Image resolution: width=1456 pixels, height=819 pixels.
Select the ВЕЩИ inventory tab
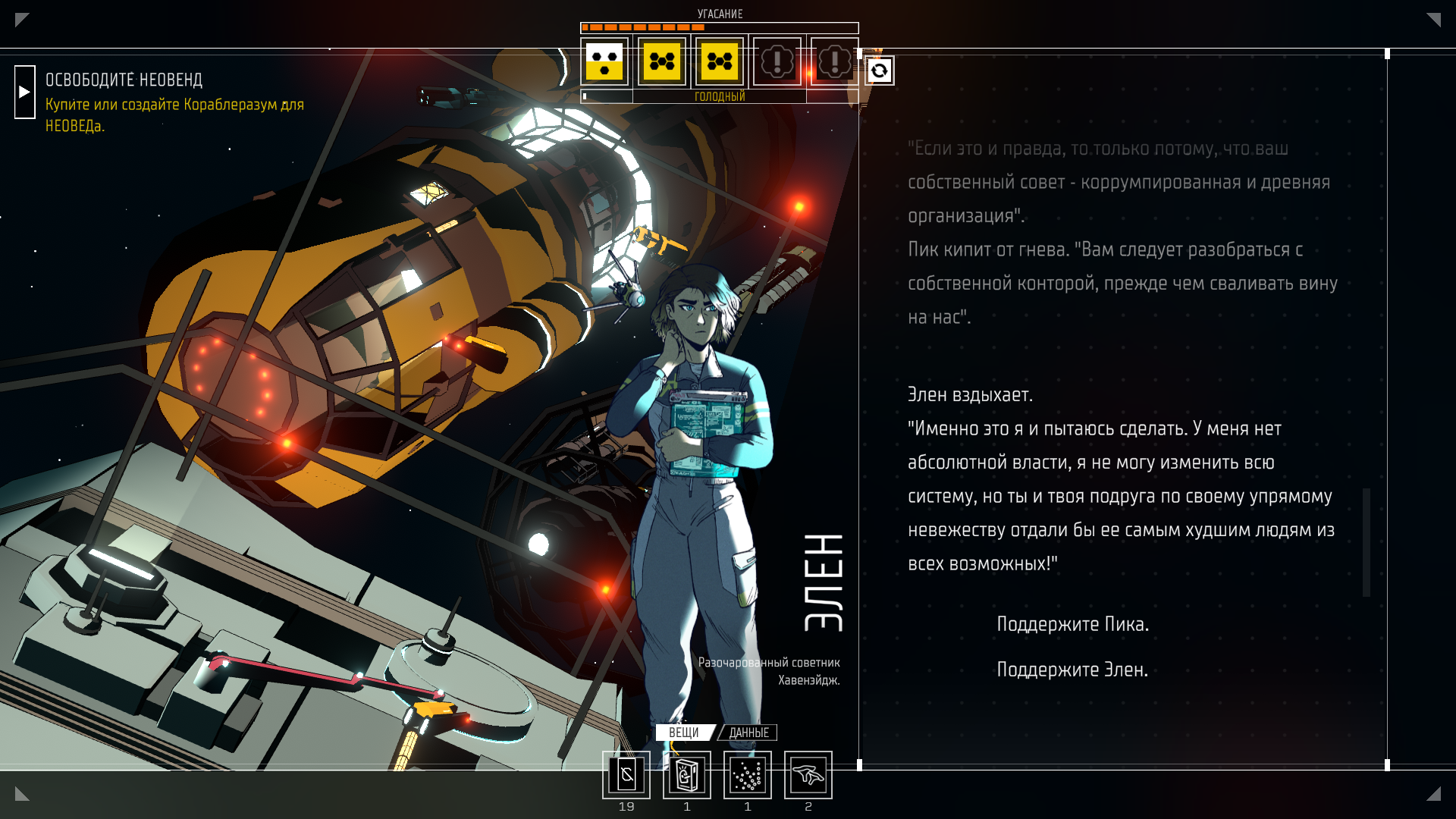[684, 733]
